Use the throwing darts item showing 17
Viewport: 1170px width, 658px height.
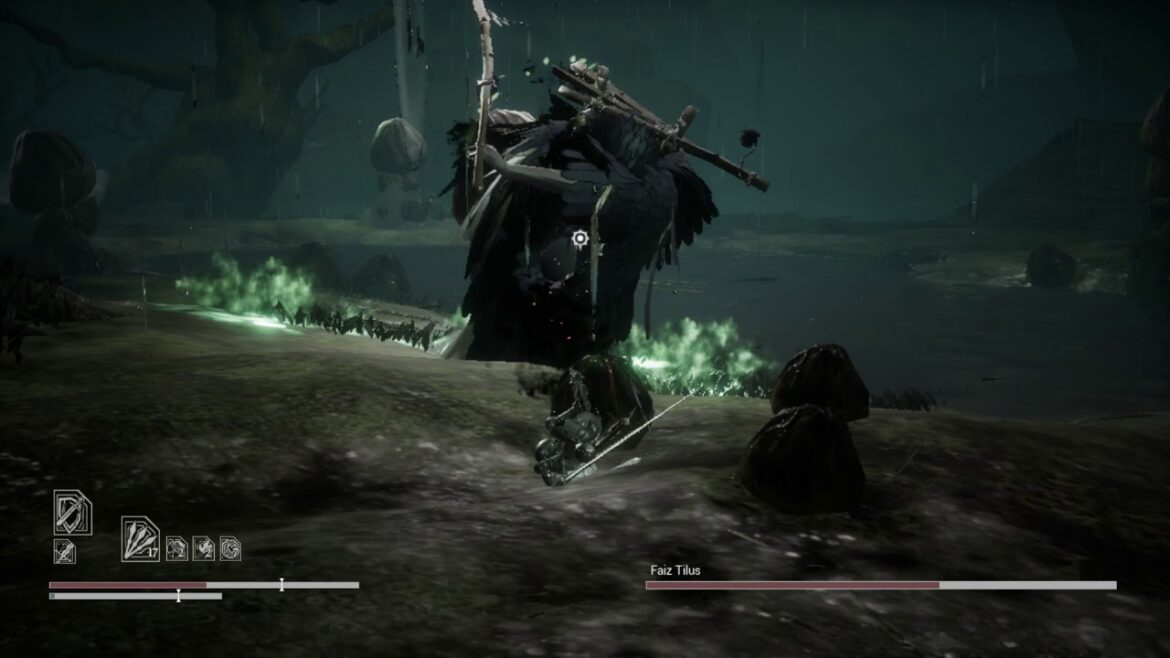click(140, 537)
